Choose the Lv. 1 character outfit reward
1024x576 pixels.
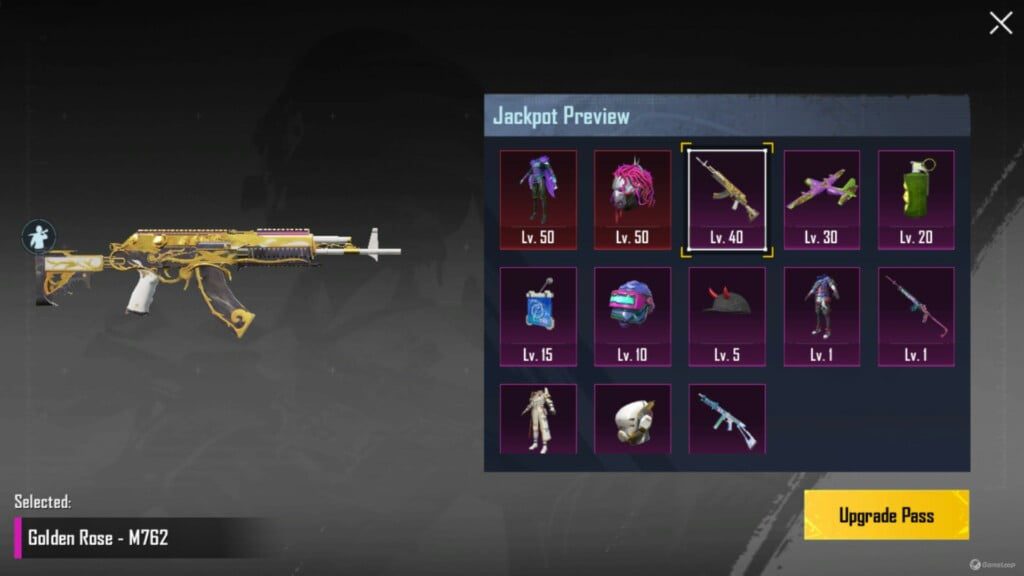pyautogui.click(x=821, y=315)
